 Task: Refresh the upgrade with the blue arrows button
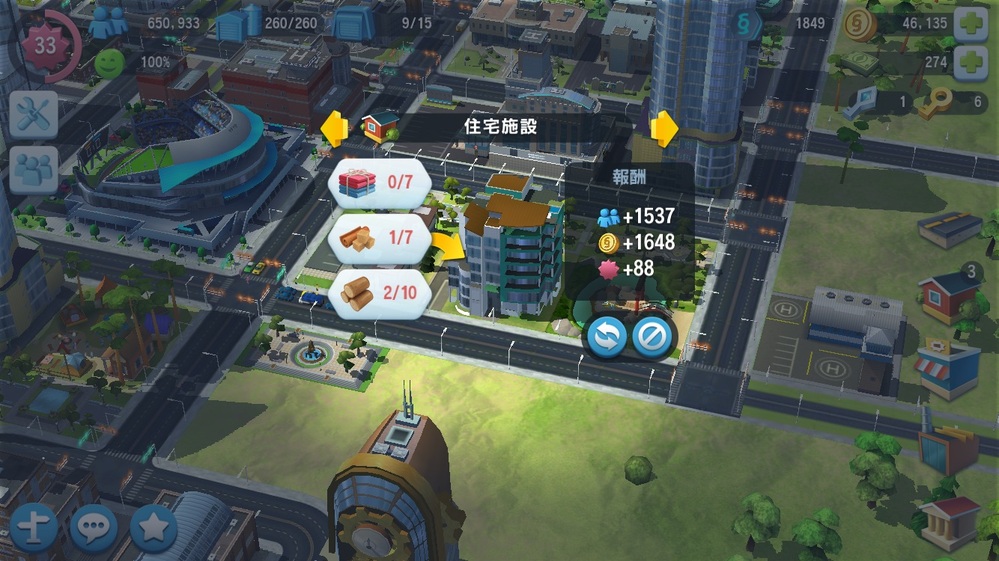[x=606, y=338]
